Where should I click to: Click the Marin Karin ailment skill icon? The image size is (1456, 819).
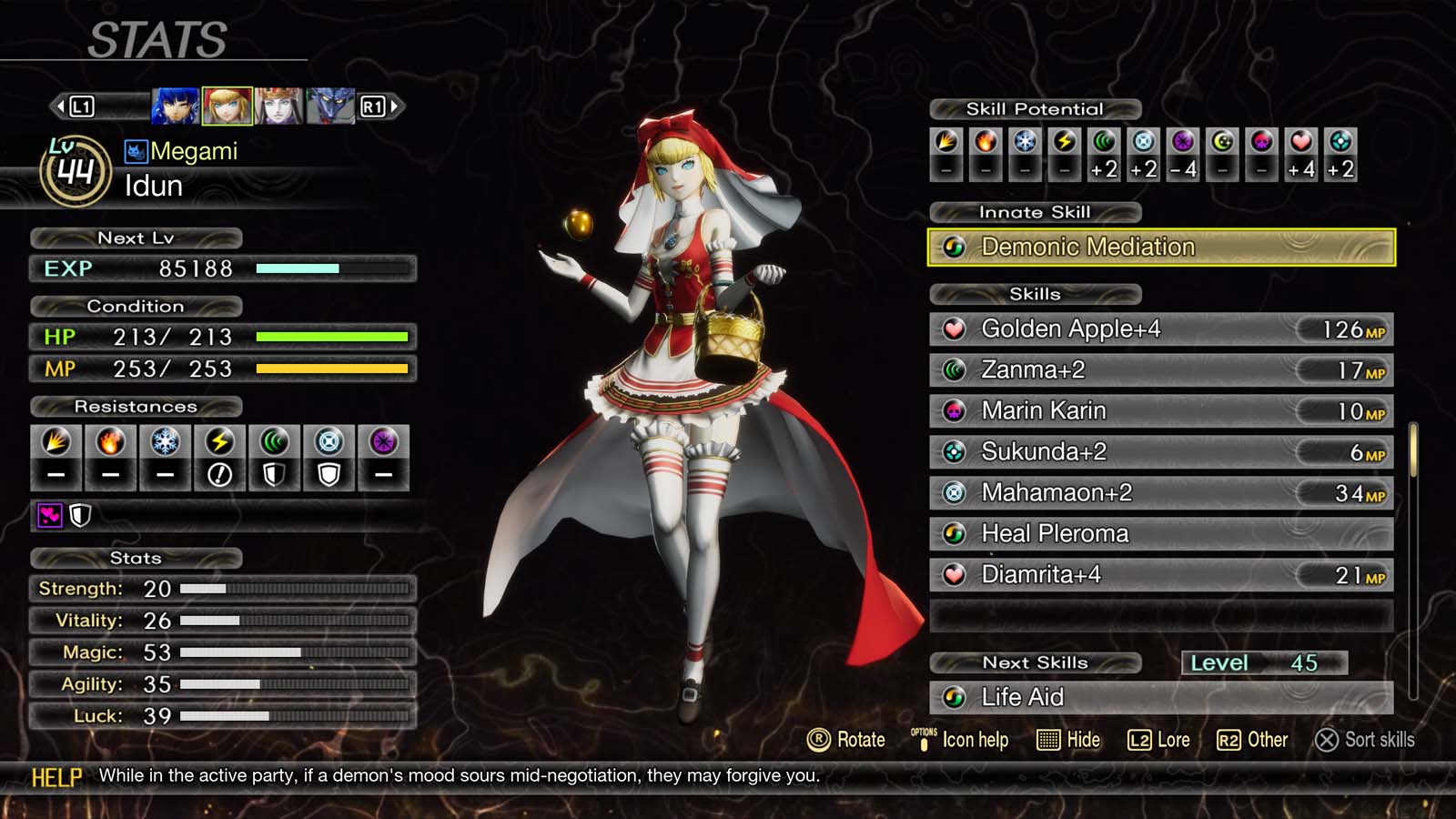(x=955, y=411)
